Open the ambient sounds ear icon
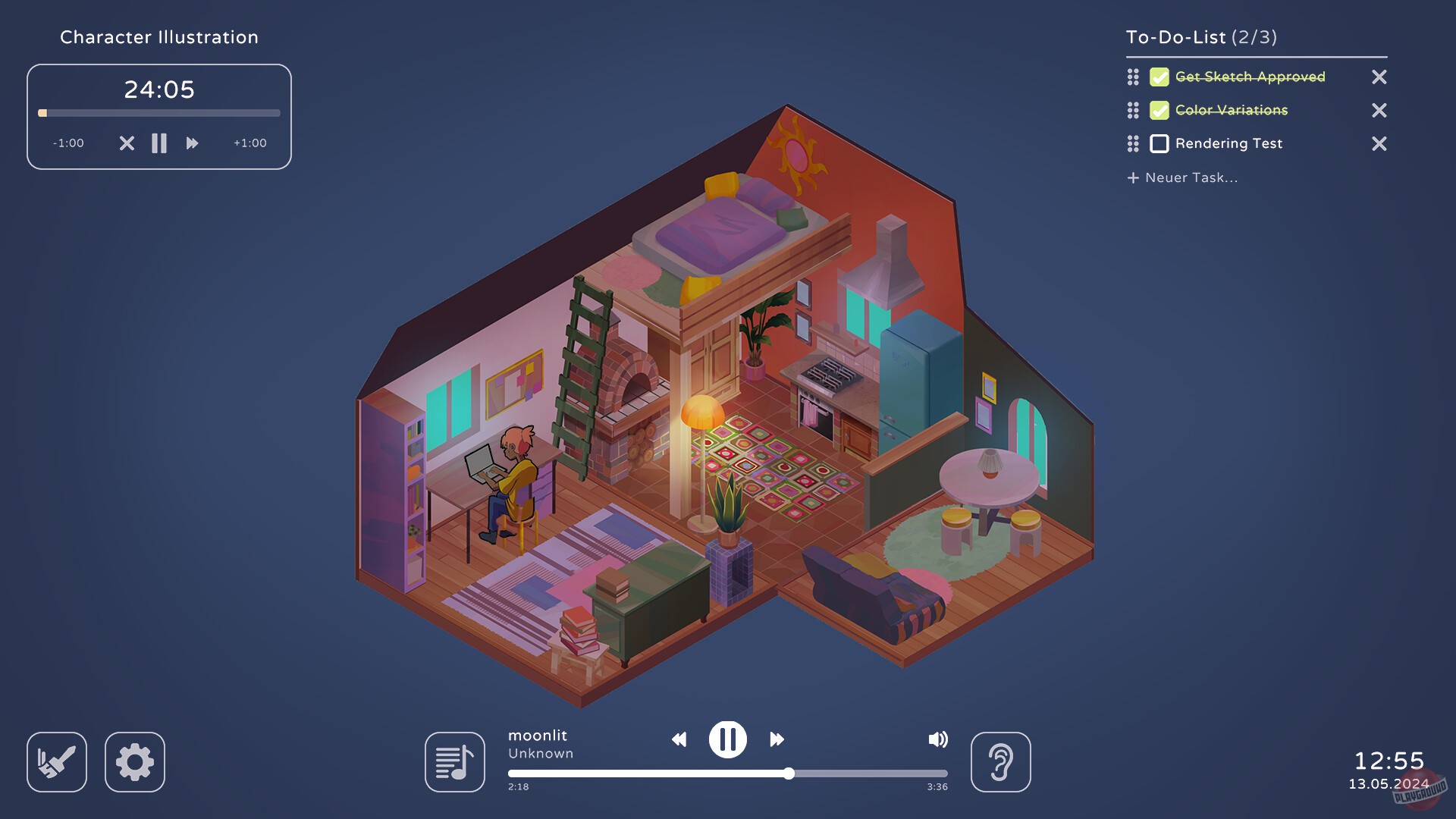This screenshot has width=1456, height=819. (1001, 762)
